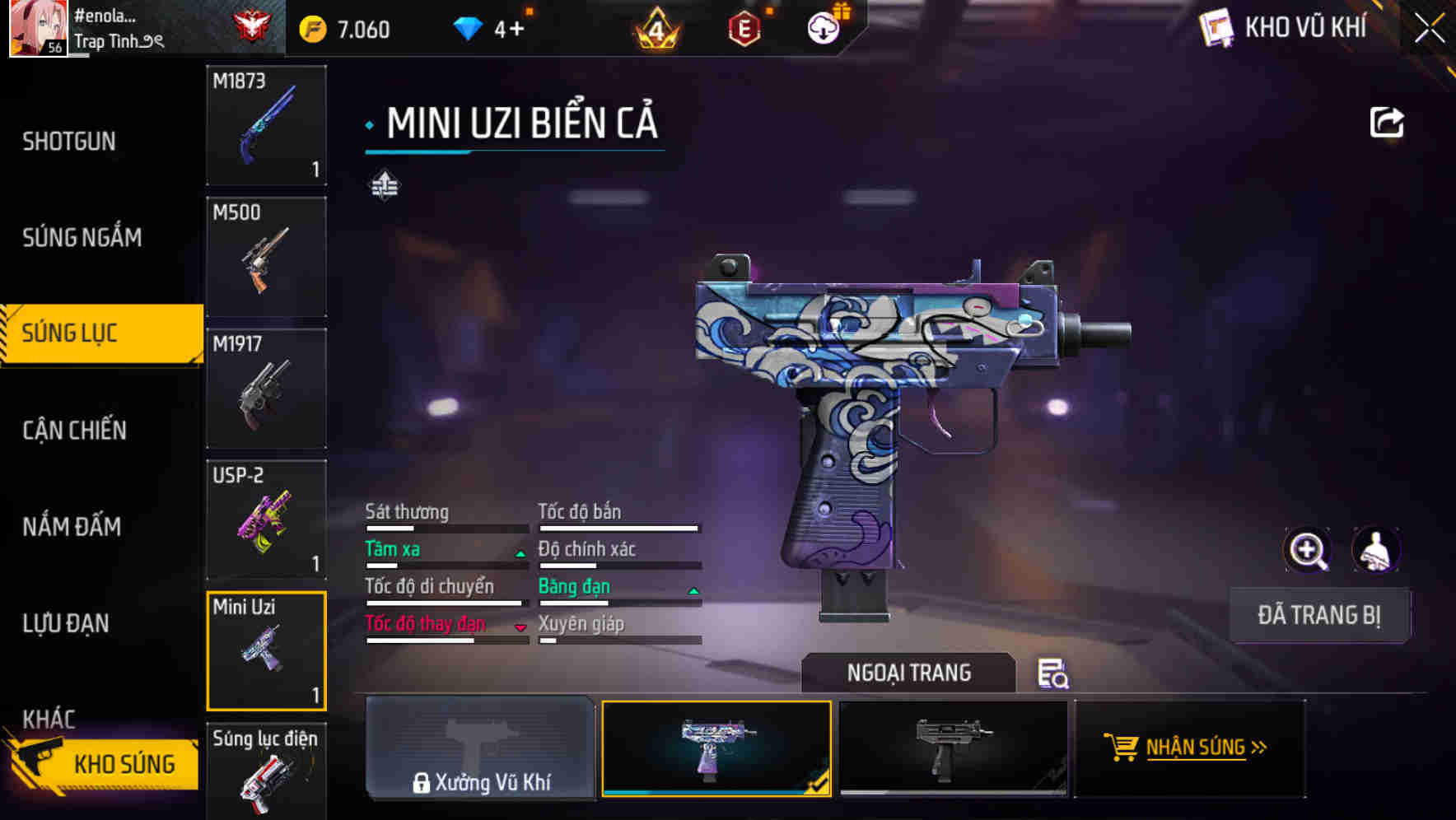Choose the Súng lục điện slot

pos(266,771)
